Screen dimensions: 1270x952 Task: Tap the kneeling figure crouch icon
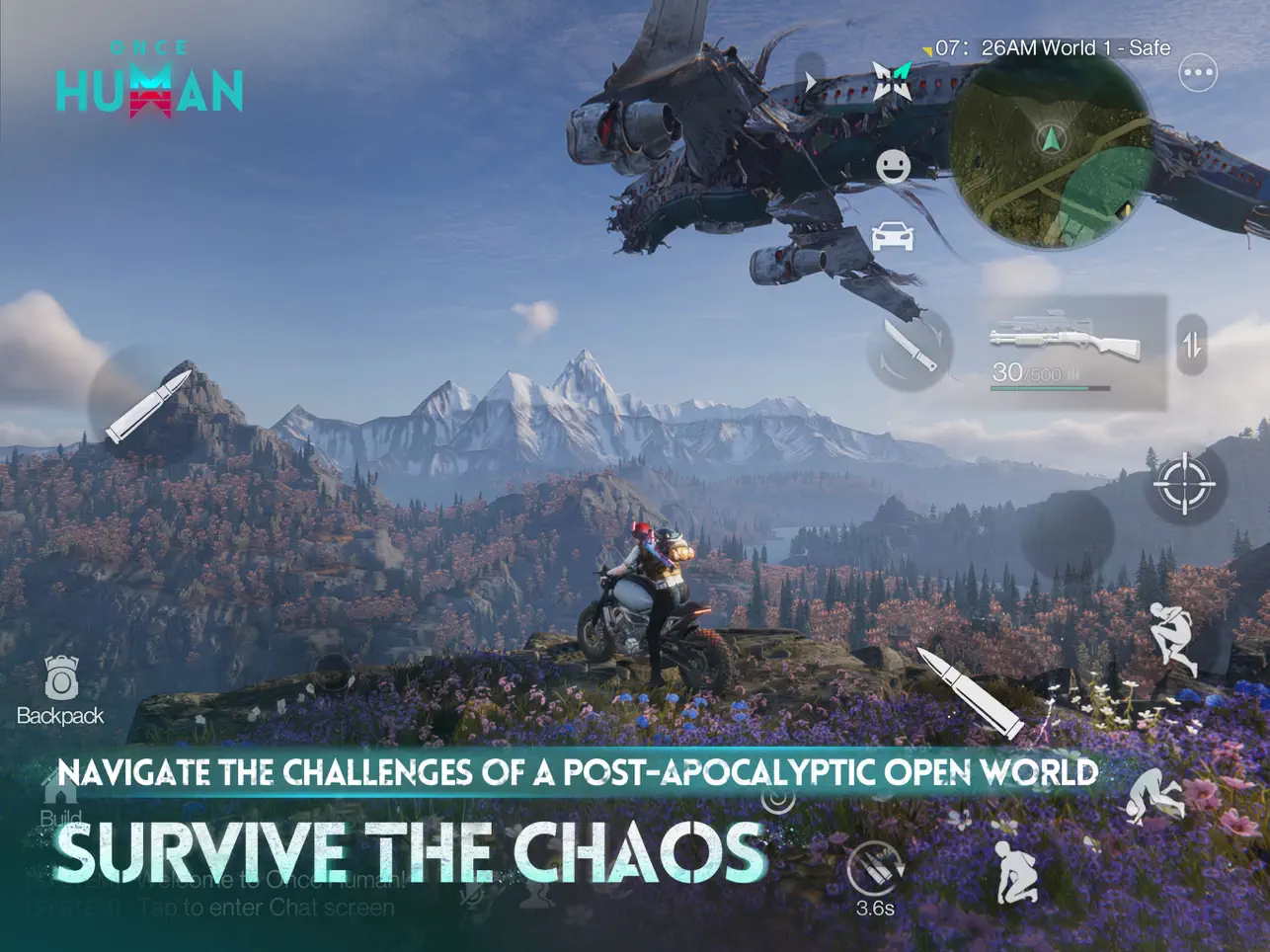(x=1018, y=871)
